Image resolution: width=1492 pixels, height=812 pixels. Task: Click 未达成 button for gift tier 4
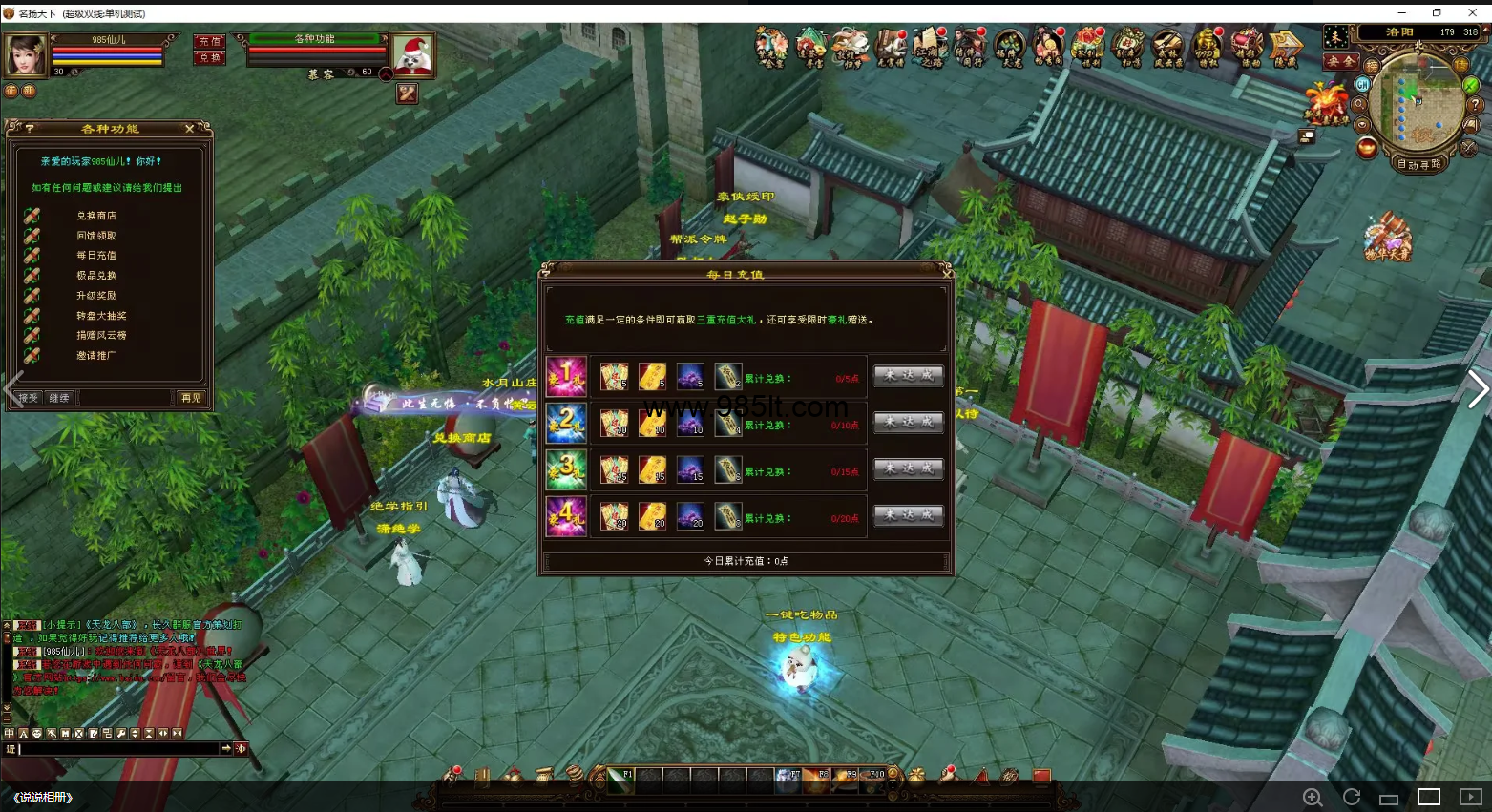coord(909,515)
